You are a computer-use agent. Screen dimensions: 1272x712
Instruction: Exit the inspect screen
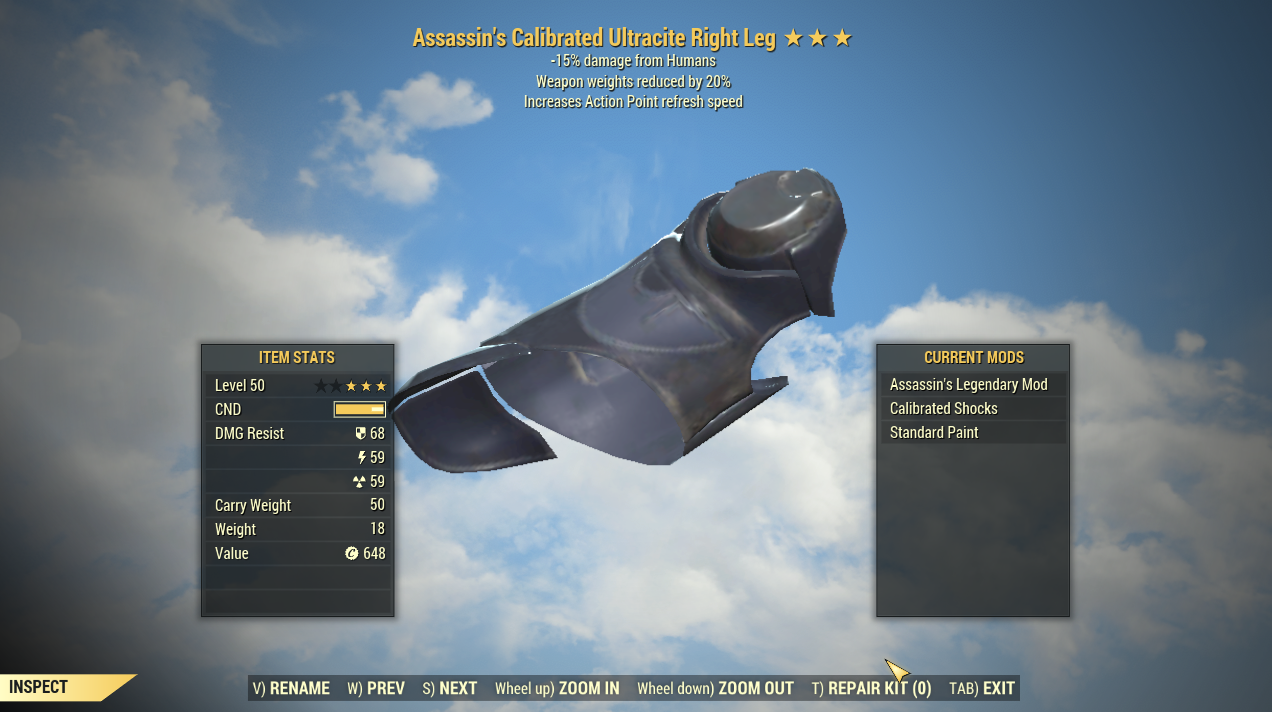coord(982,688)
